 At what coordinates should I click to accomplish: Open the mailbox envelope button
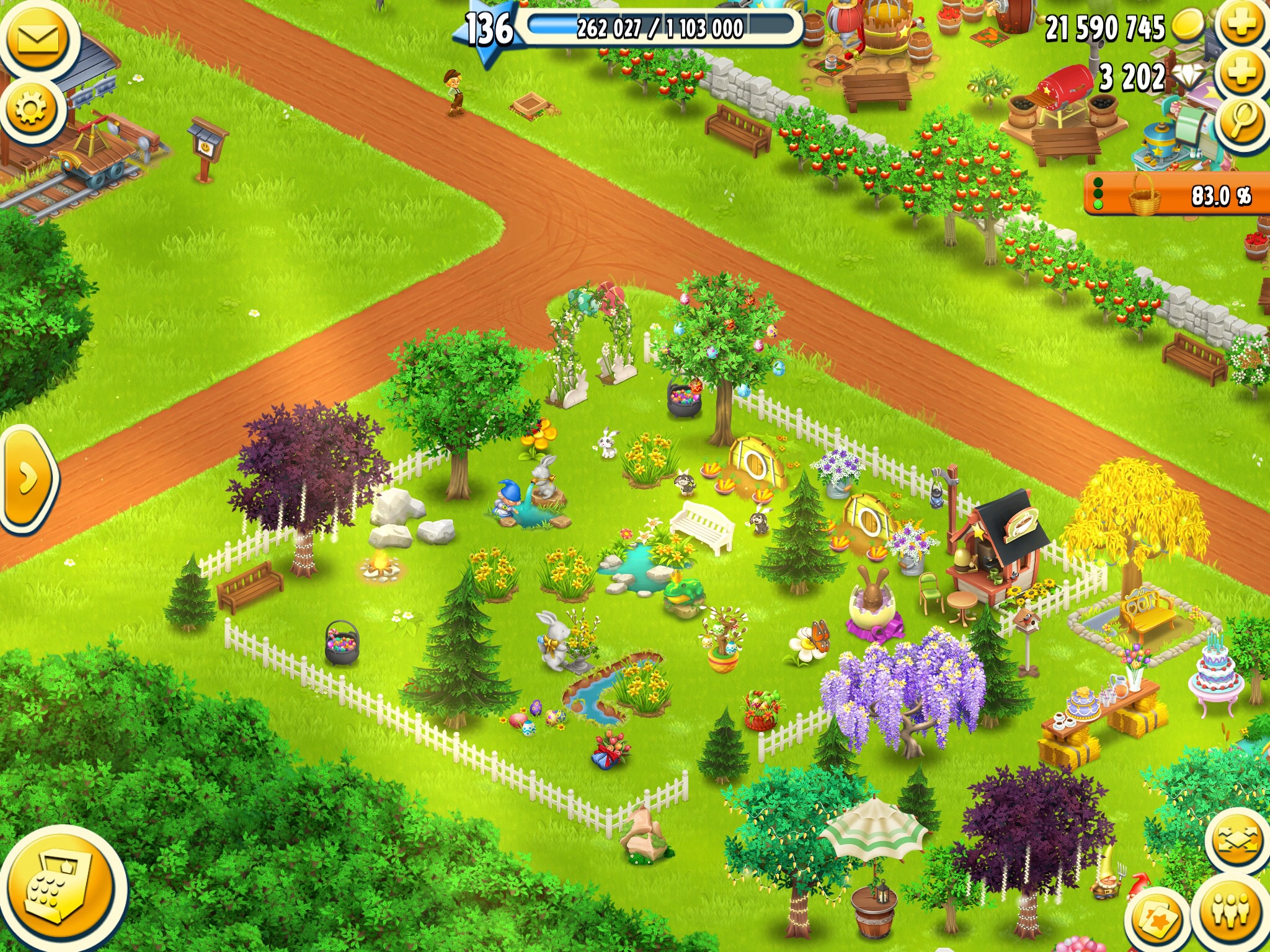point(37,38)
